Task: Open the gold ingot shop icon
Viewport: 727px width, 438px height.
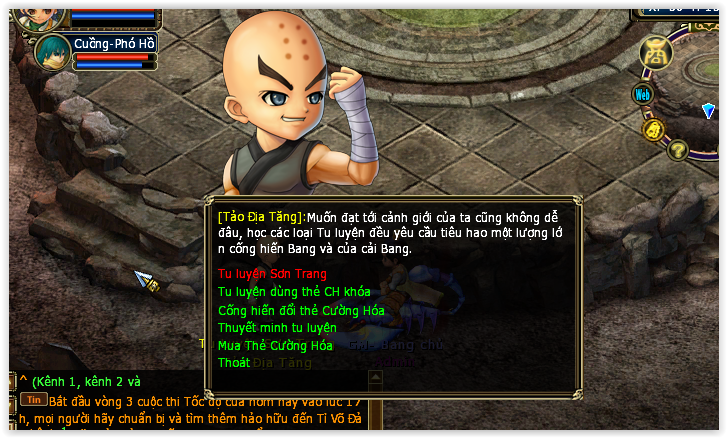Action: coord(655,50)
